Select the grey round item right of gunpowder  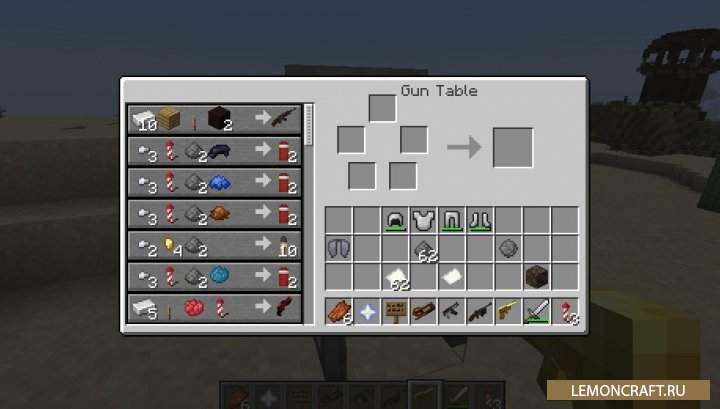[x=510, y=248]
